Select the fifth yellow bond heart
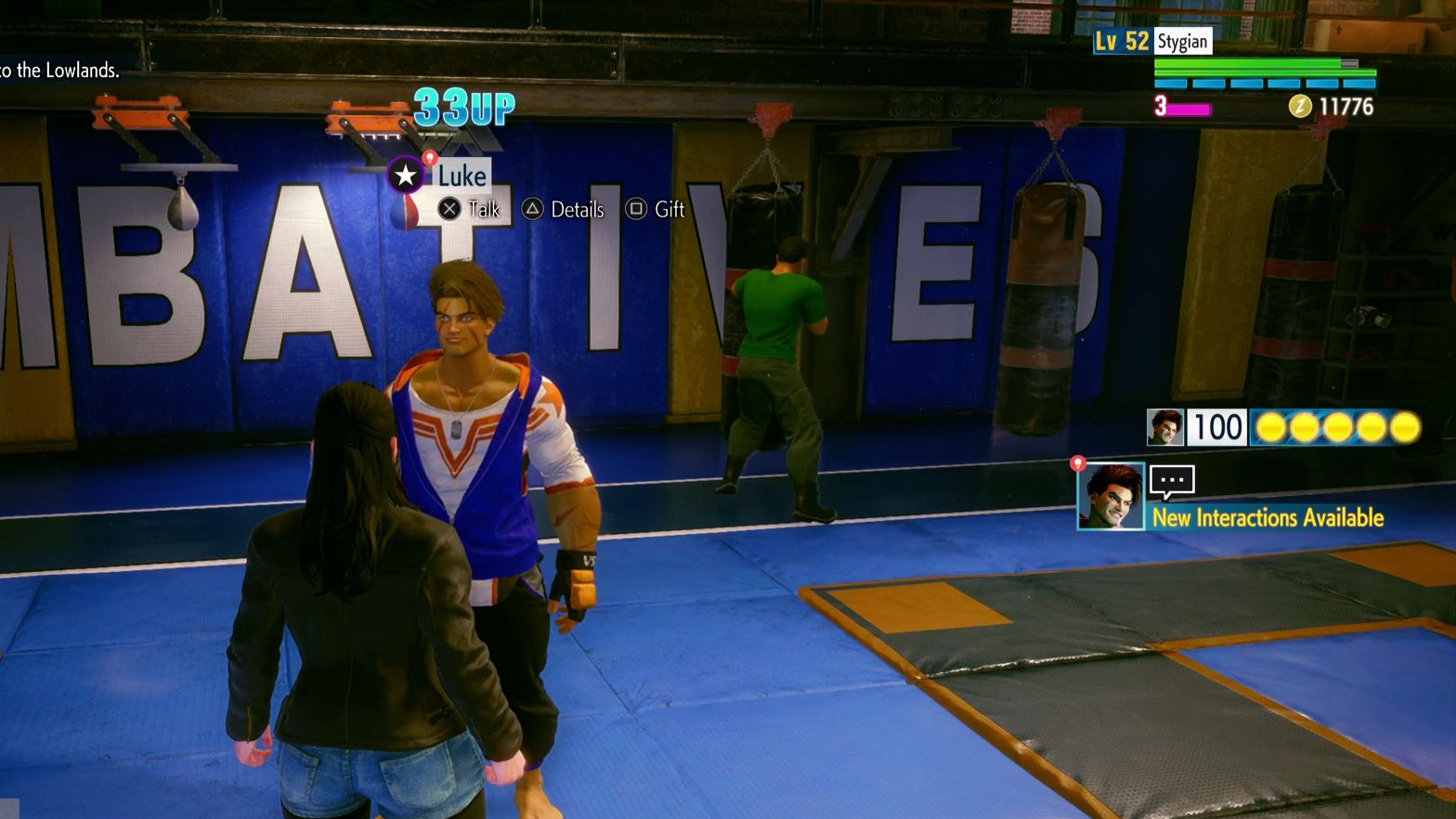 point(1405,427)
